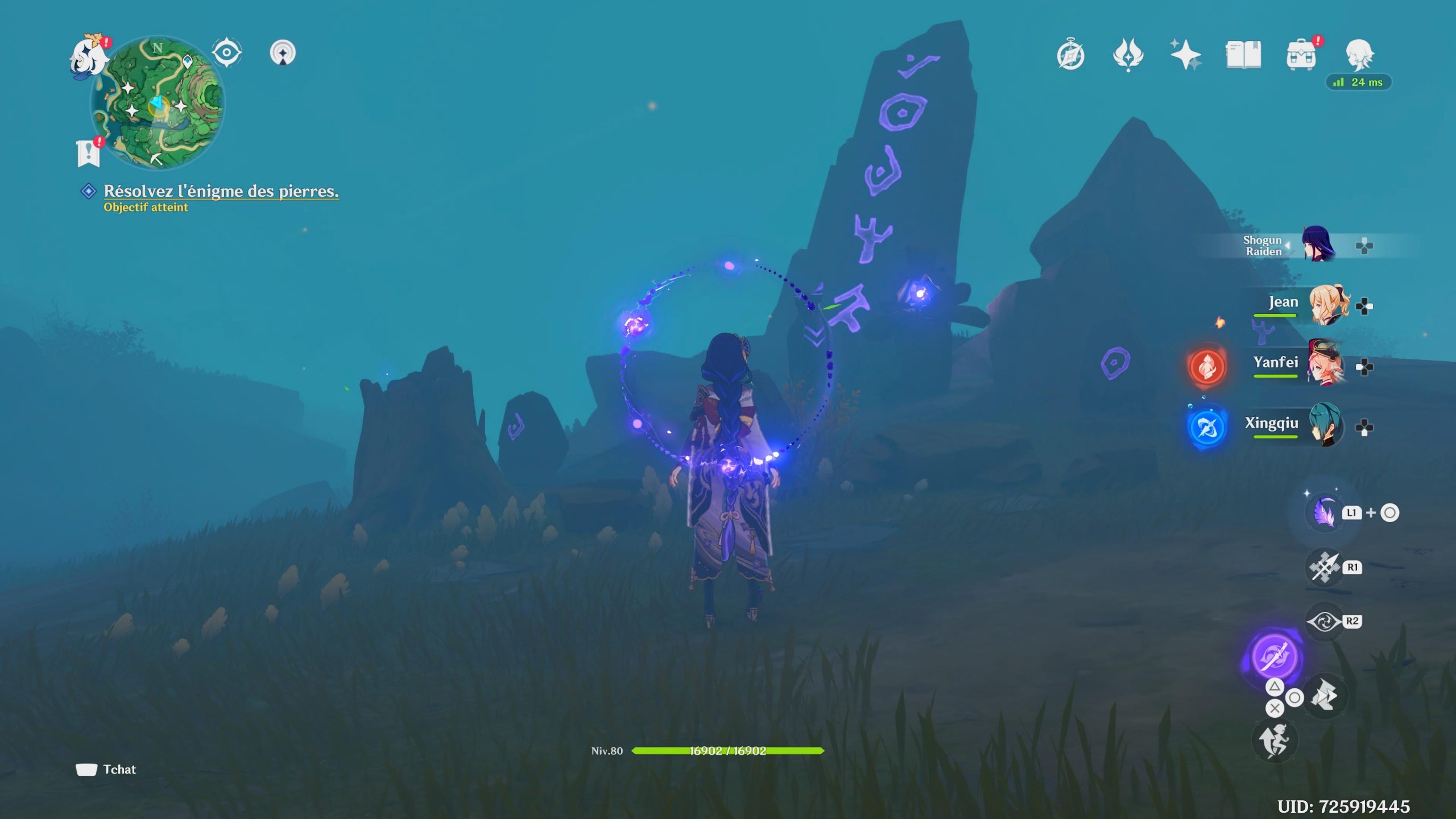Viewport: 1456px width, 819px height.
Task: Open the Adventurer Handbook book icon
Action: coord(1243,55)
